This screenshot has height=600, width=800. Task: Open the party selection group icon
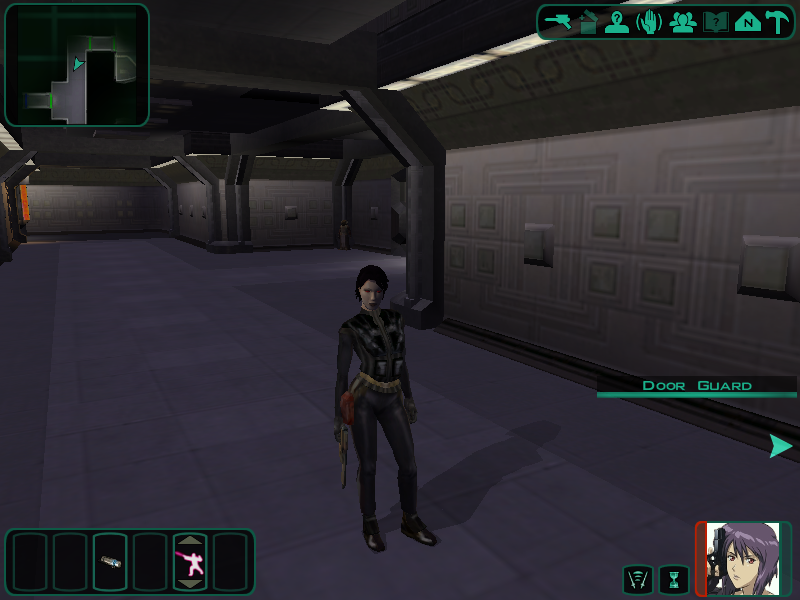coord(683,22)
